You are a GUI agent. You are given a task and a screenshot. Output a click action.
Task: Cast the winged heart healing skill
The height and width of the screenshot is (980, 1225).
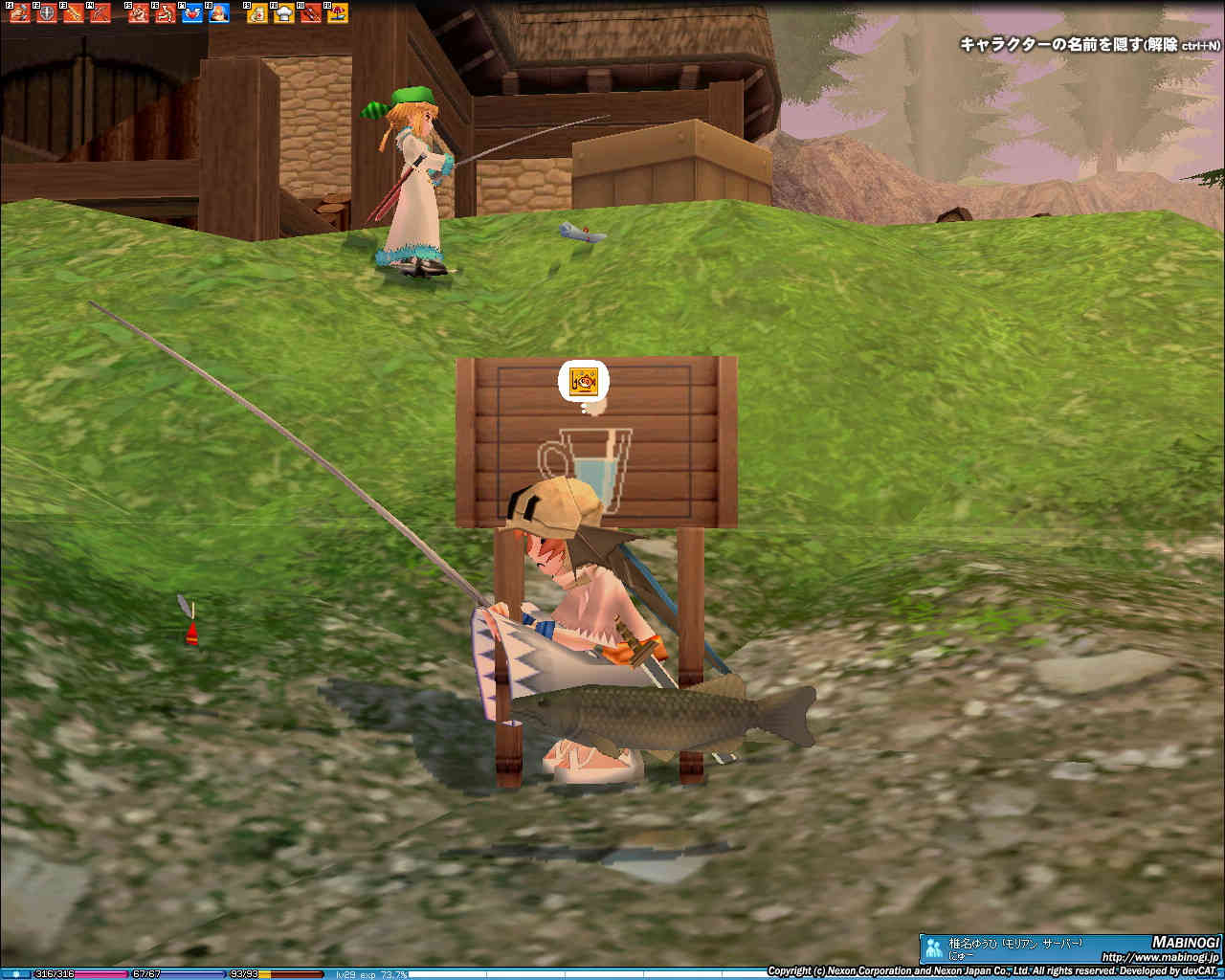point(192,13)
